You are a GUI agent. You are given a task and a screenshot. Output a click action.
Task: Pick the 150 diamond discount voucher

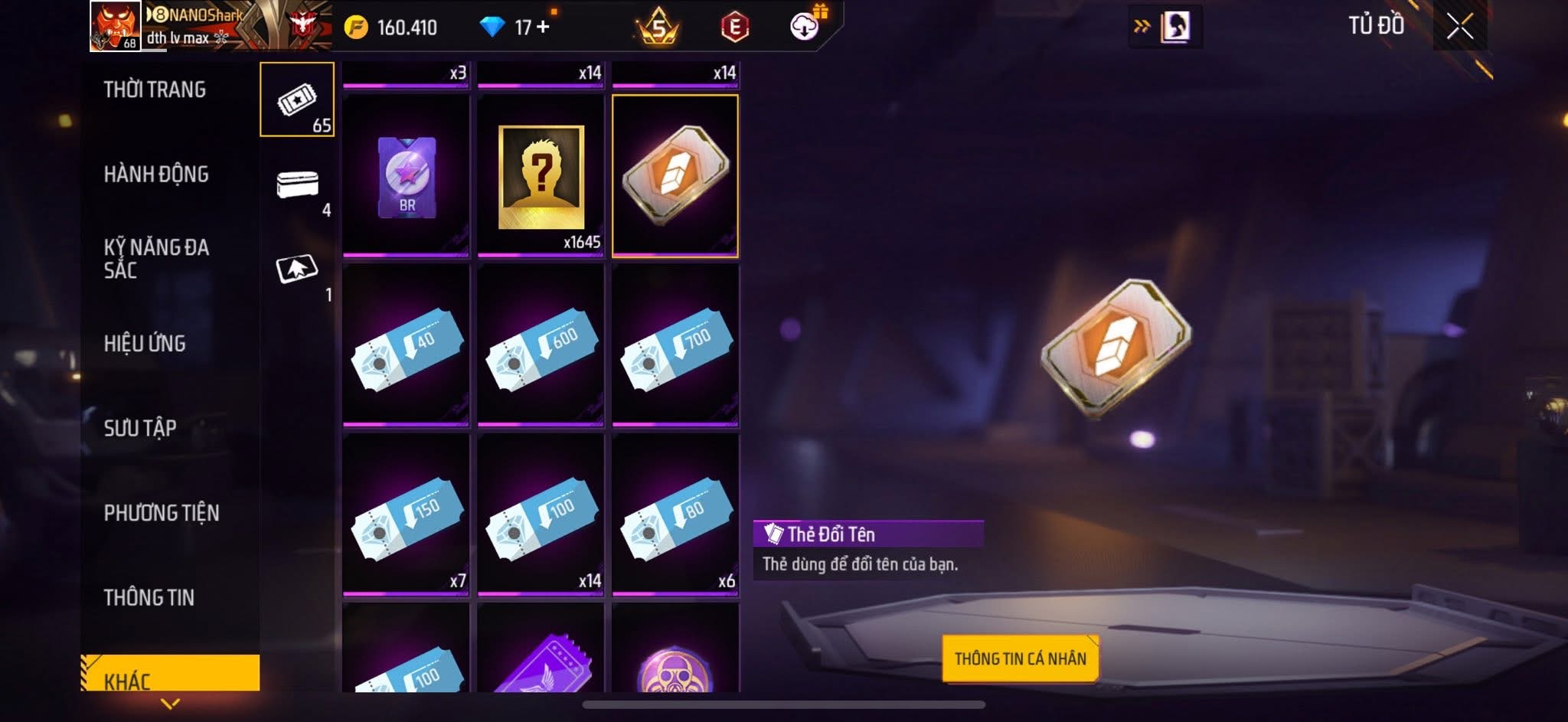pos(407,515)
